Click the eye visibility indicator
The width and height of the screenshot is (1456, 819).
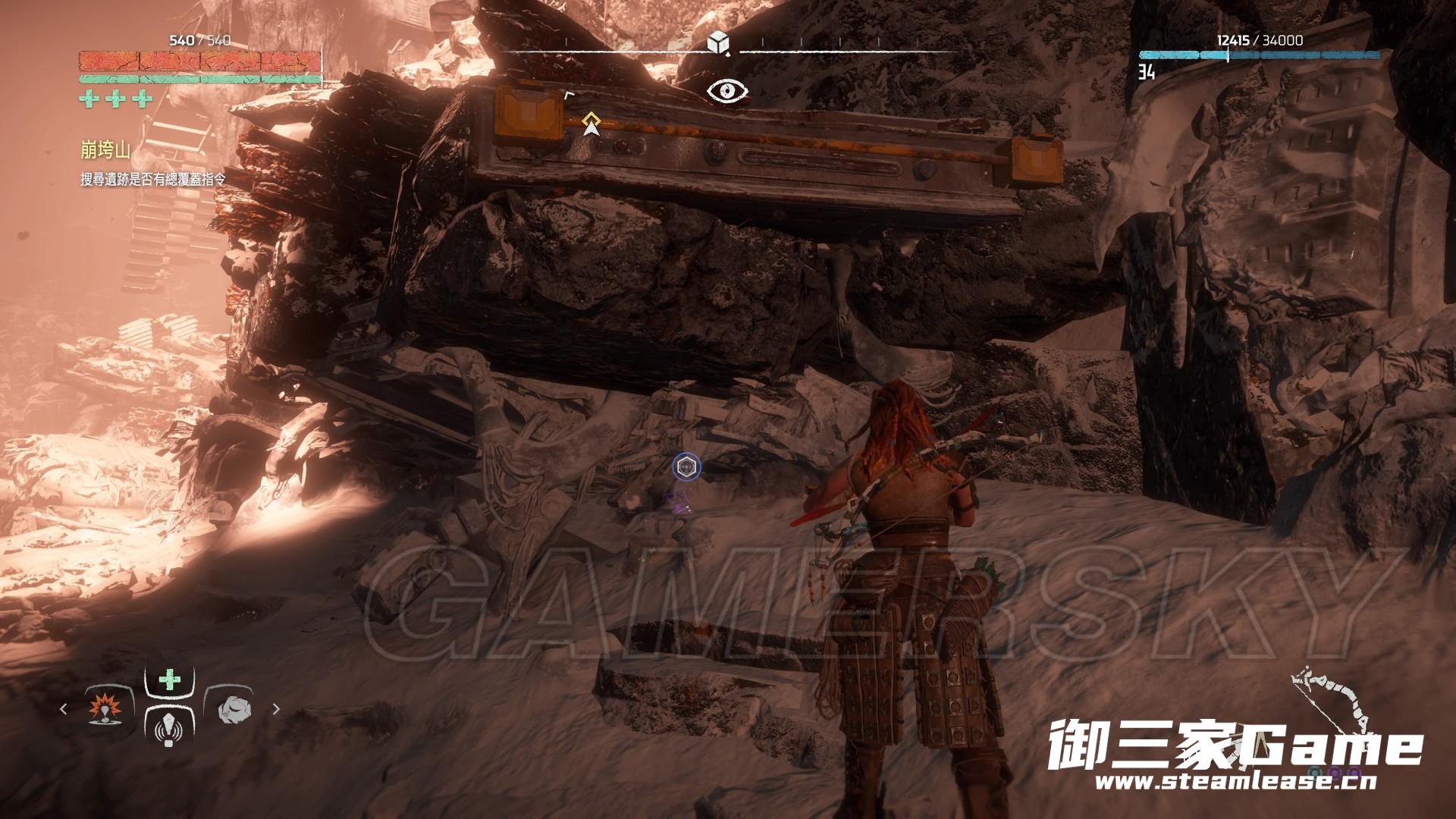tap(727, 92)
